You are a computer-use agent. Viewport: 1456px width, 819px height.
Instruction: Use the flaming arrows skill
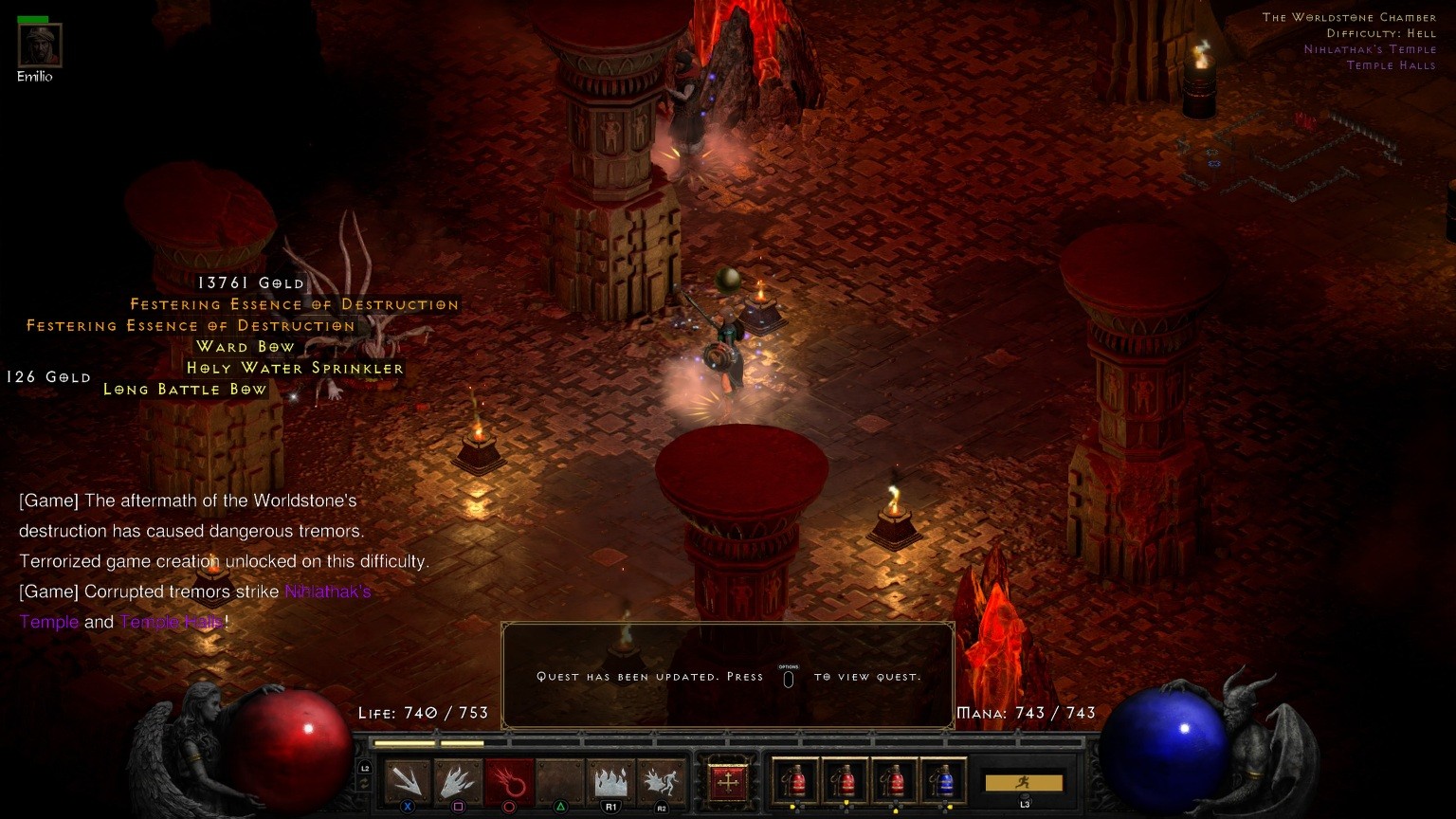458,781
